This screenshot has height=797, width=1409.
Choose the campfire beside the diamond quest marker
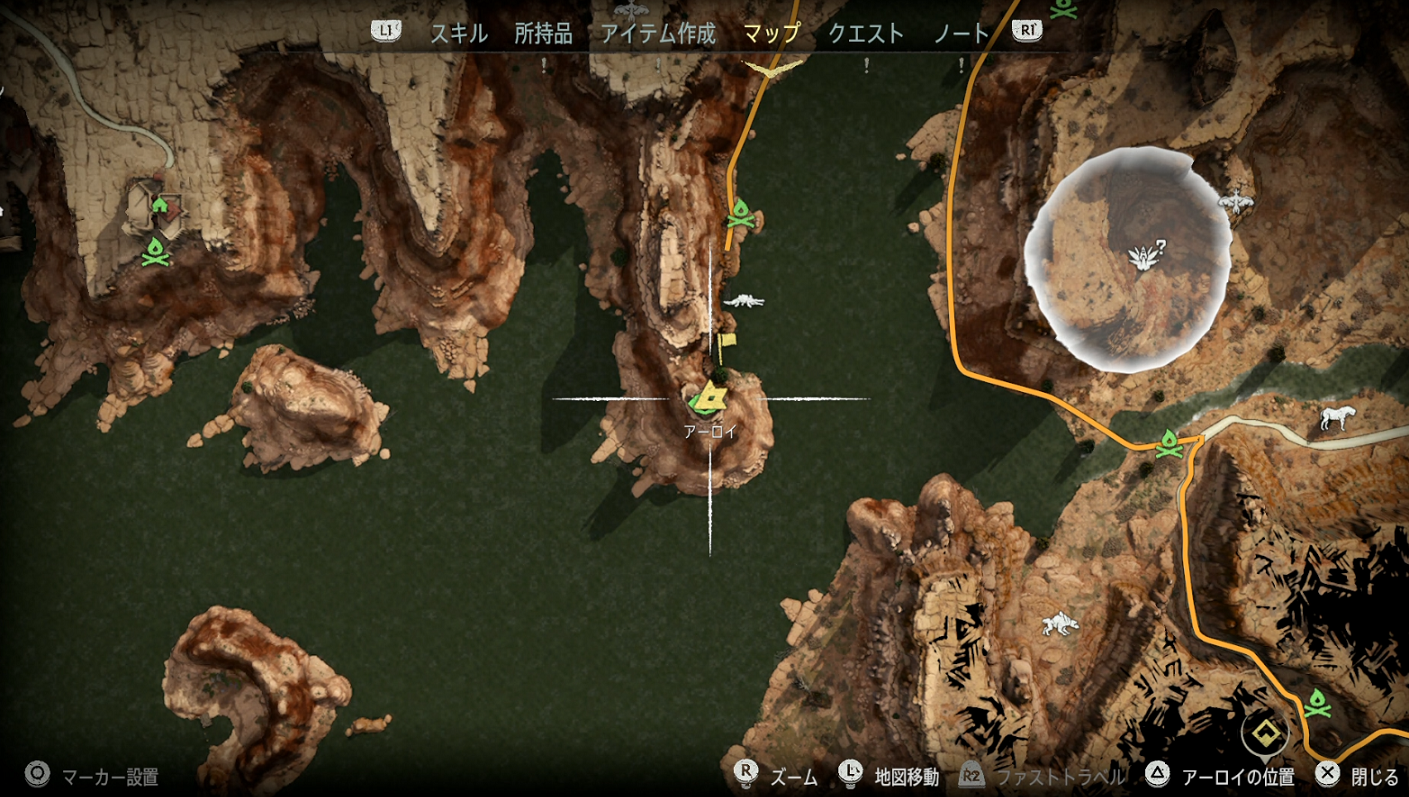(1318, 703)
